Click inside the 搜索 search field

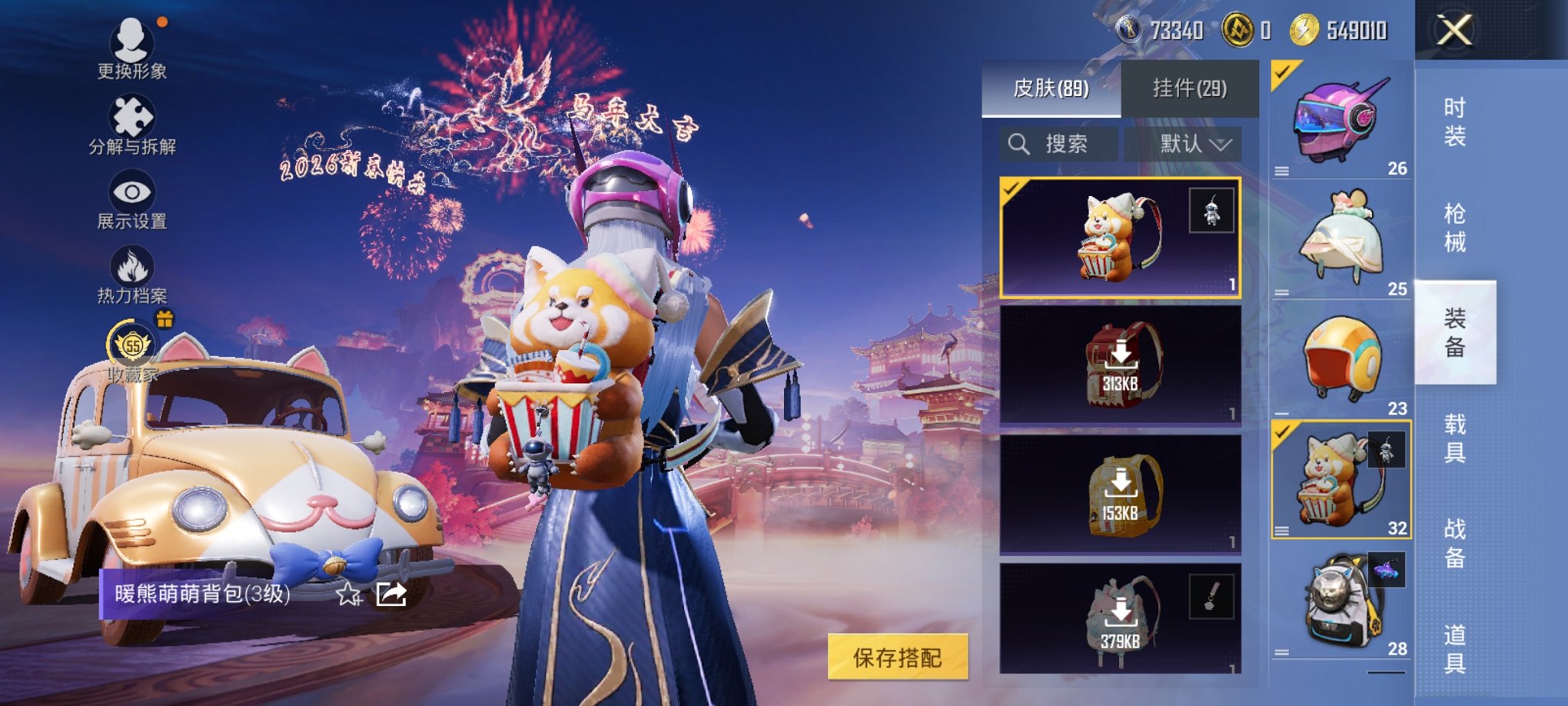click(1068, 143)
